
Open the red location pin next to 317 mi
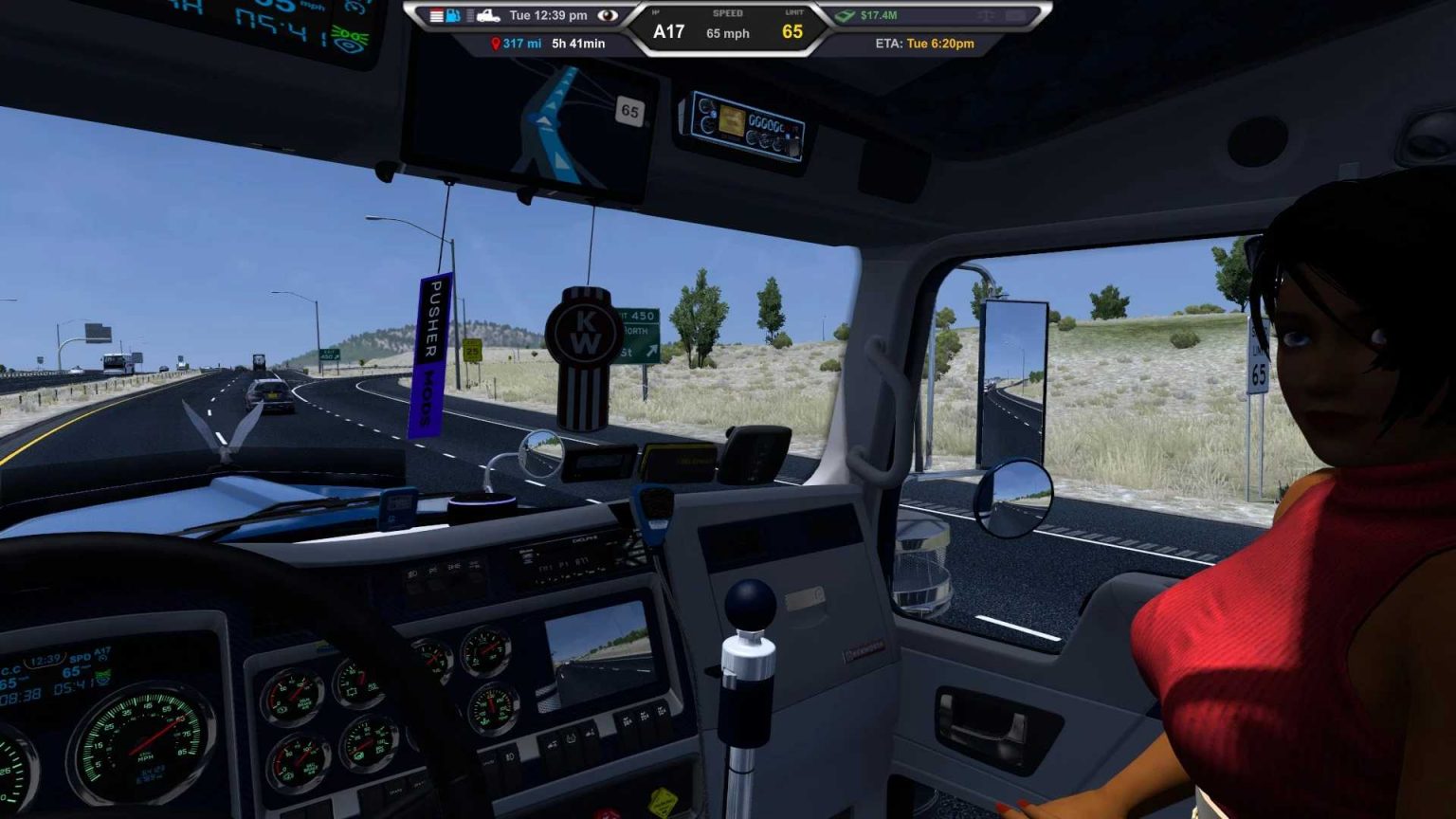tap(496, 43)
